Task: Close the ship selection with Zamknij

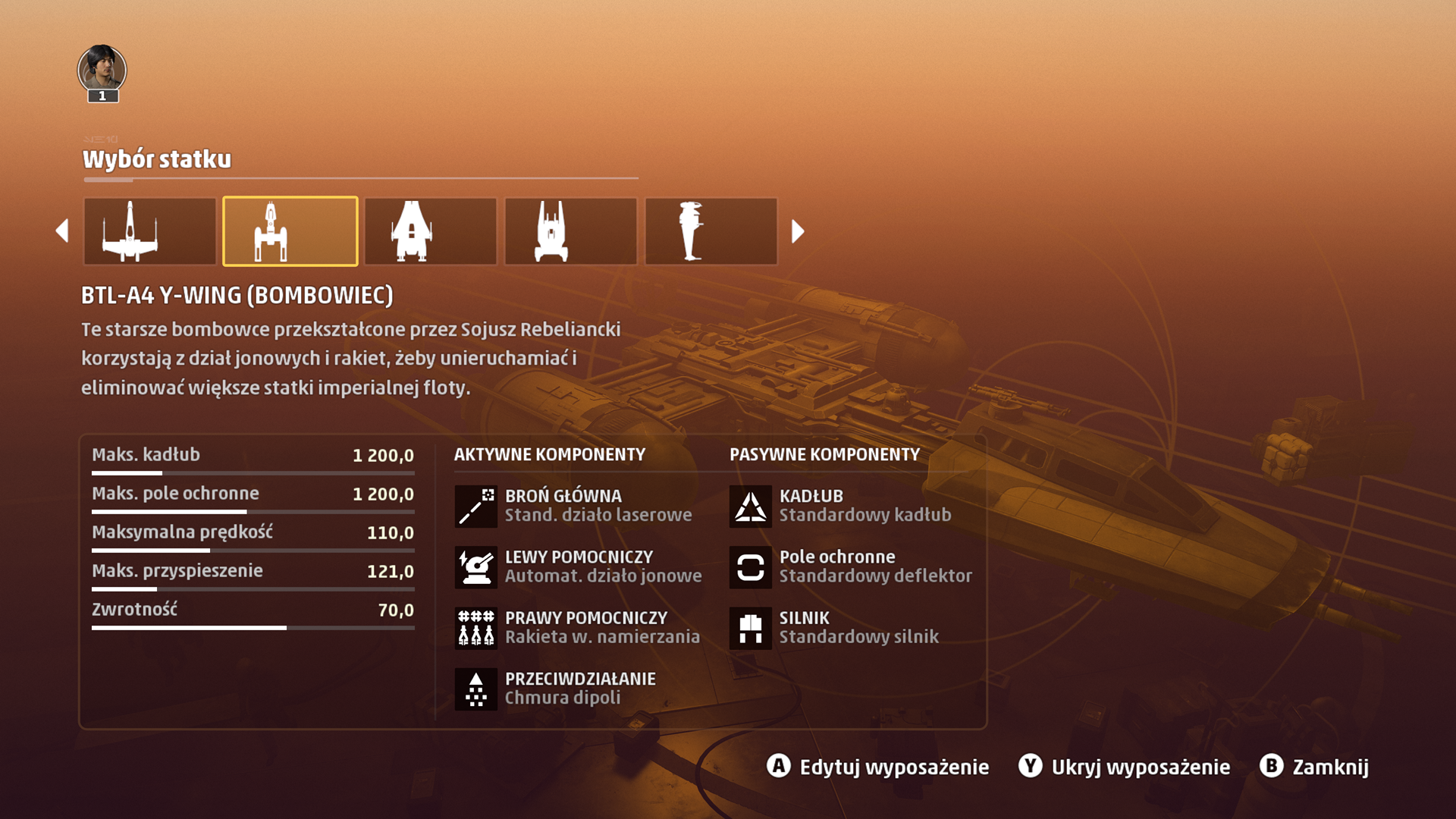Action: pyautogui.click(x=1314, y=767)
